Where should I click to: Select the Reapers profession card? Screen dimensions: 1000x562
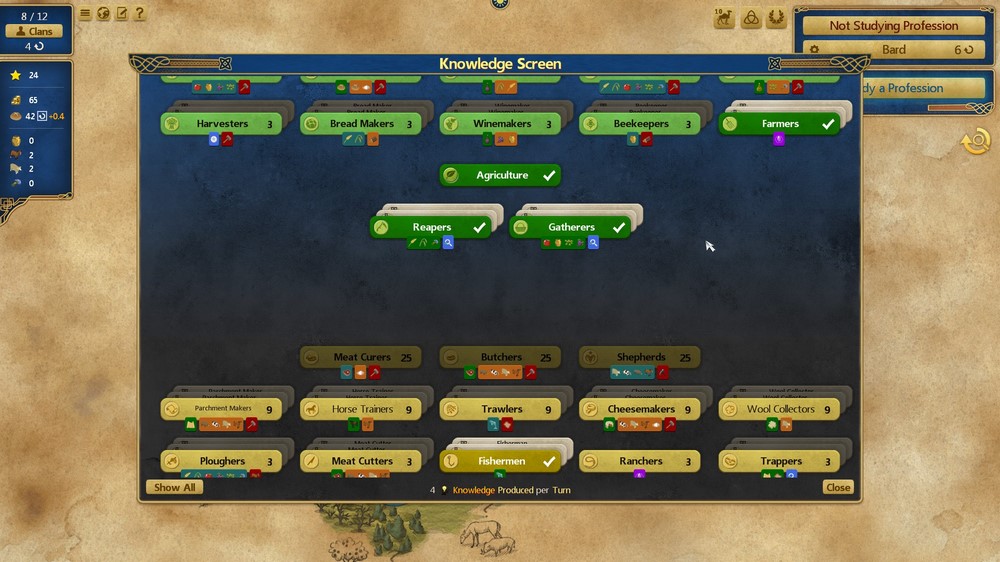click(x=431, y=228)
